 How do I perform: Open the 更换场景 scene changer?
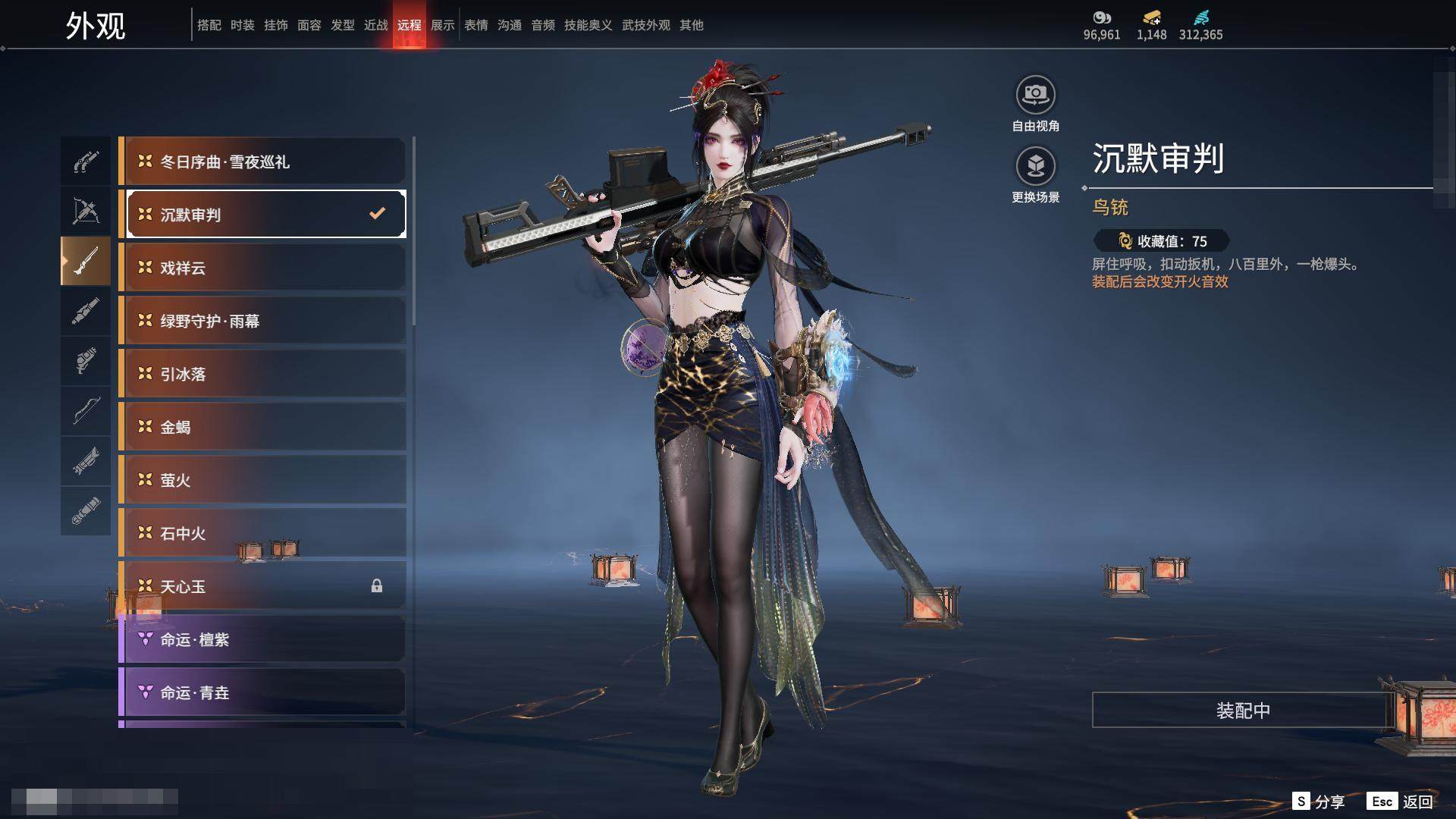[x=1035, y=166]
